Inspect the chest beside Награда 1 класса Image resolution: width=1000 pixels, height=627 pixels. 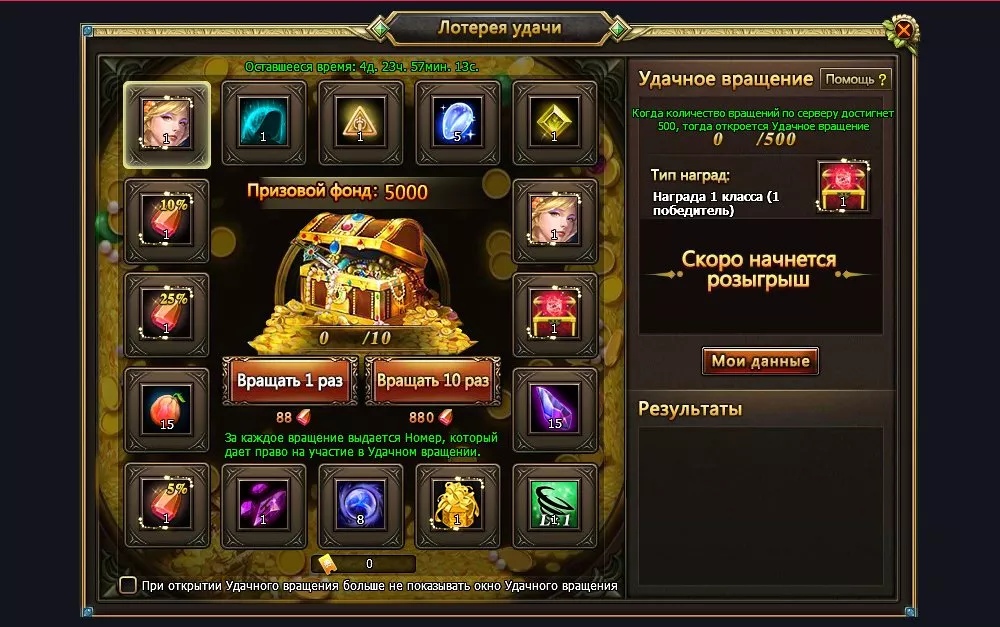pyautogui.click(x=842, y=186)
